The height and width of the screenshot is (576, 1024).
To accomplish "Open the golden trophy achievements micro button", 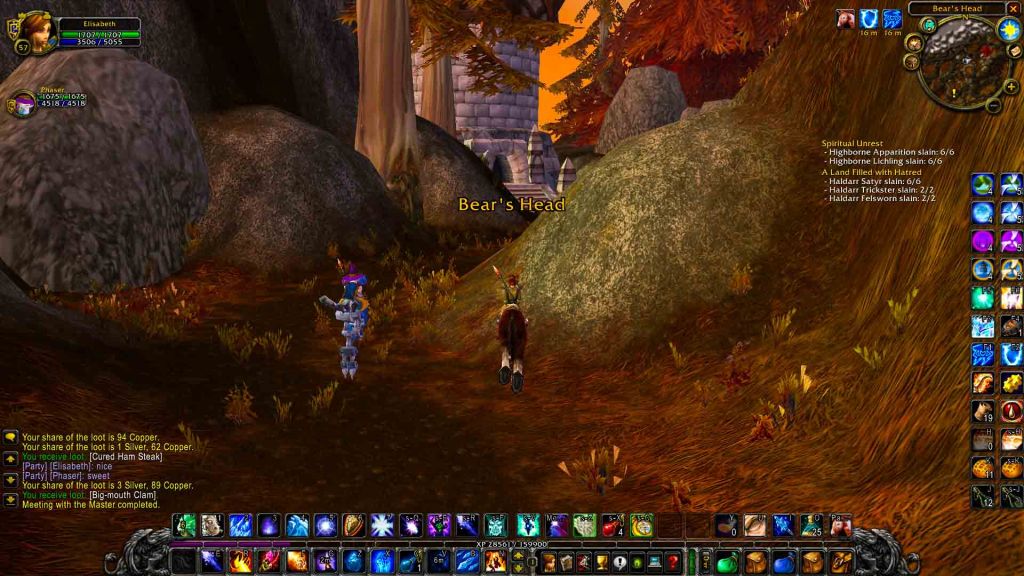I will (598, 562).
